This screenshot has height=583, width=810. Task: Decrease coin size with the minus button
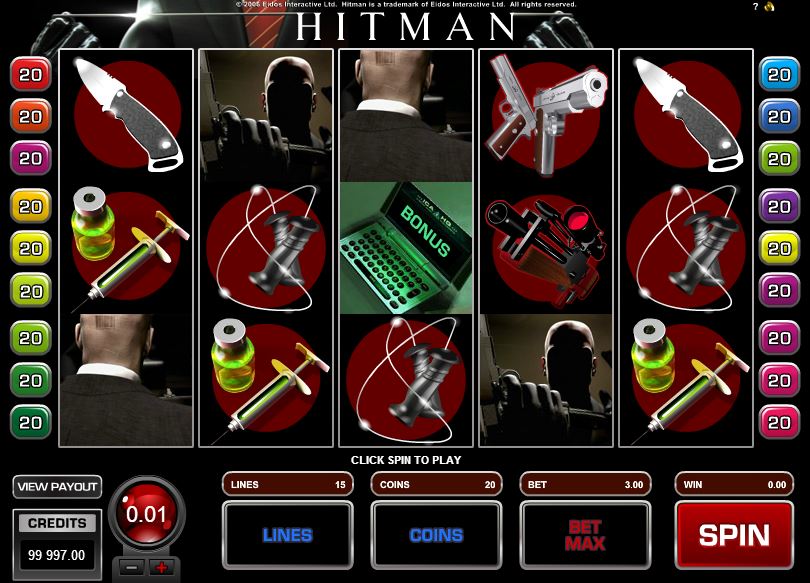coord(132,567)
